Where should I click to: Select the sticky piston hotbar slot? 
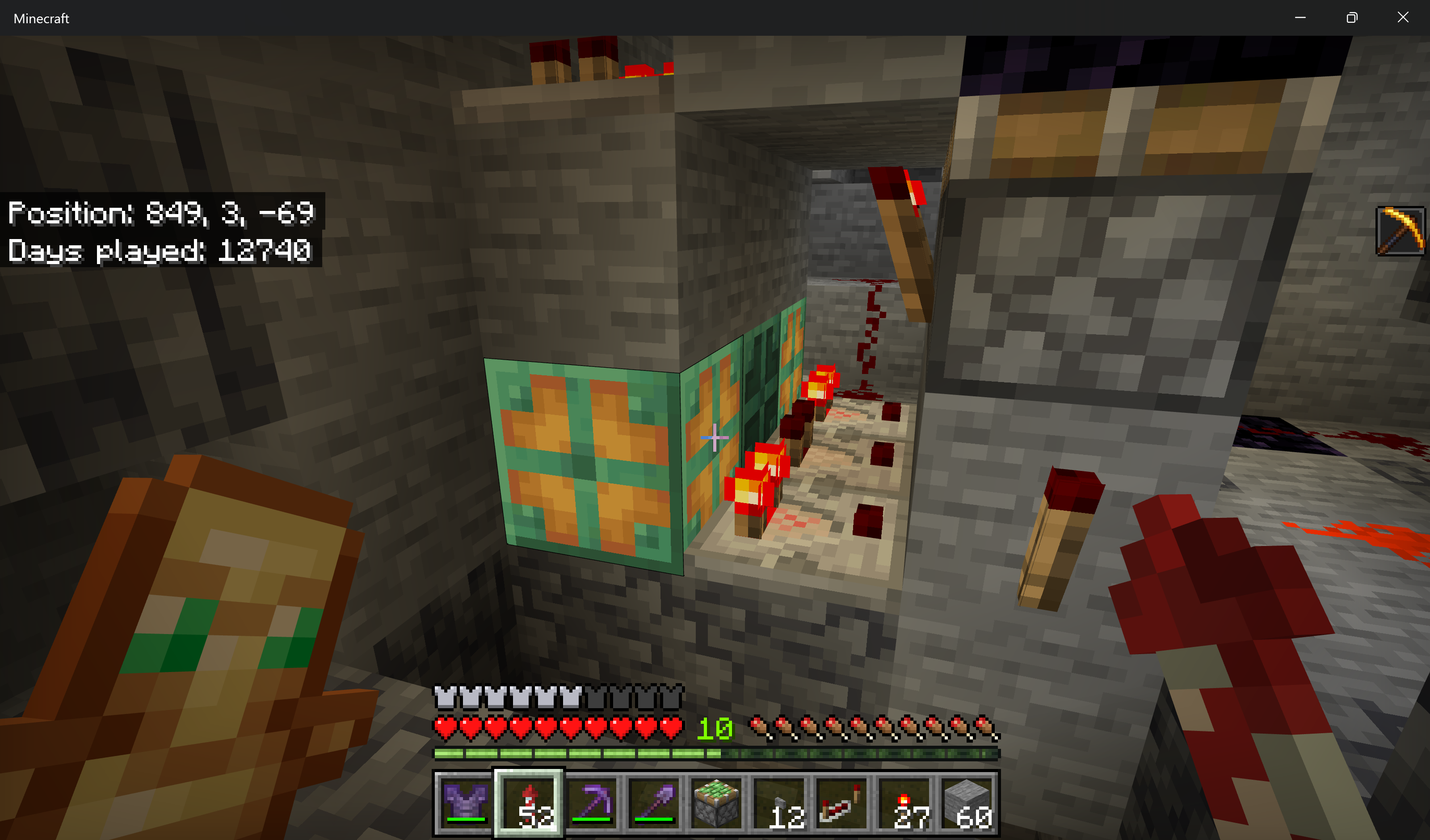[717, 803]
